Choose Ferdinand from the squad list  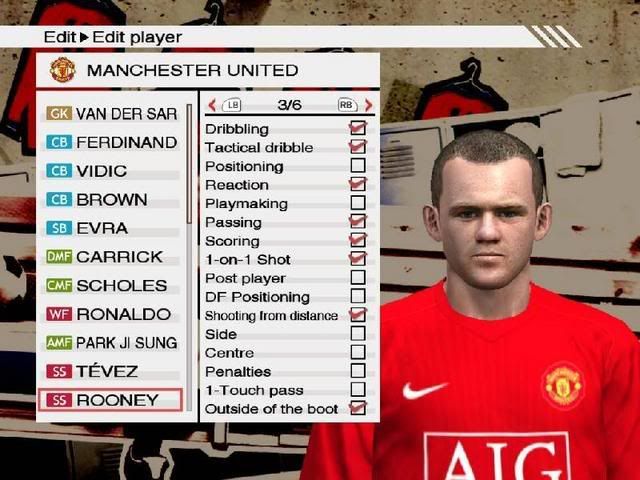(111, 142)
